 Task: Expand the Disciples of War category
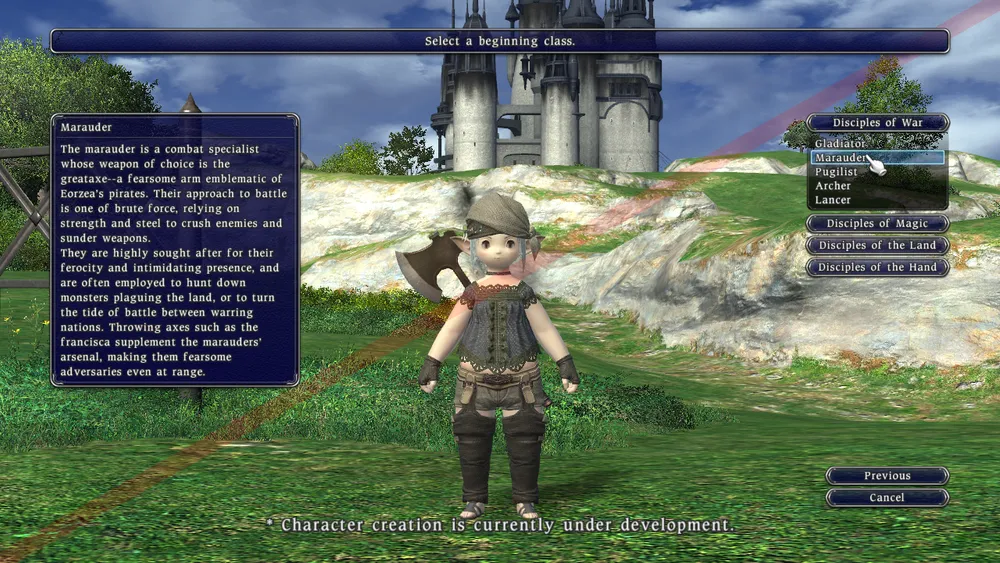pyautogui.click(x=877, y=123)
